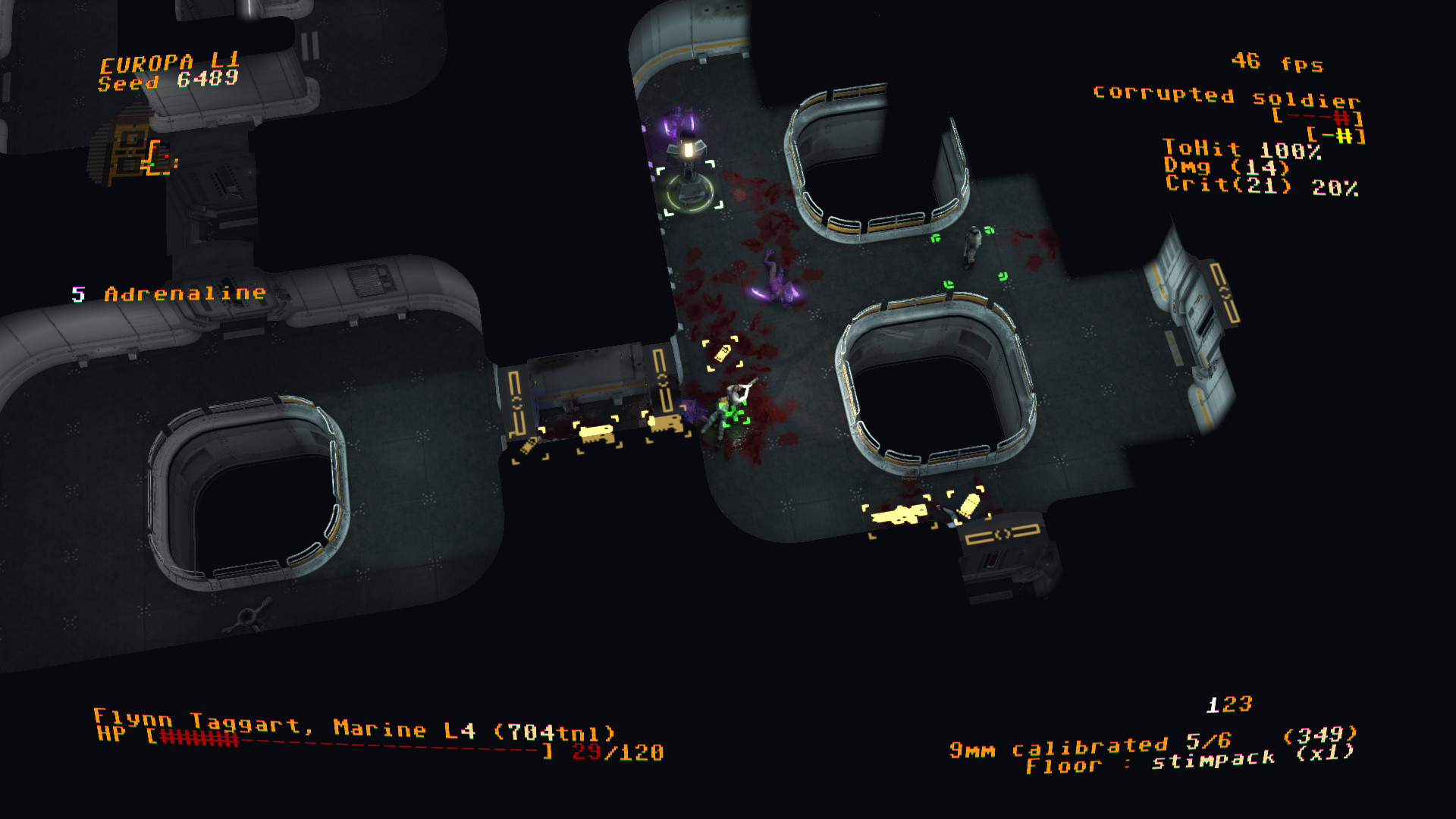
Task: Click the fallen soldier body near the shotgun
Action: click(952, 516)
